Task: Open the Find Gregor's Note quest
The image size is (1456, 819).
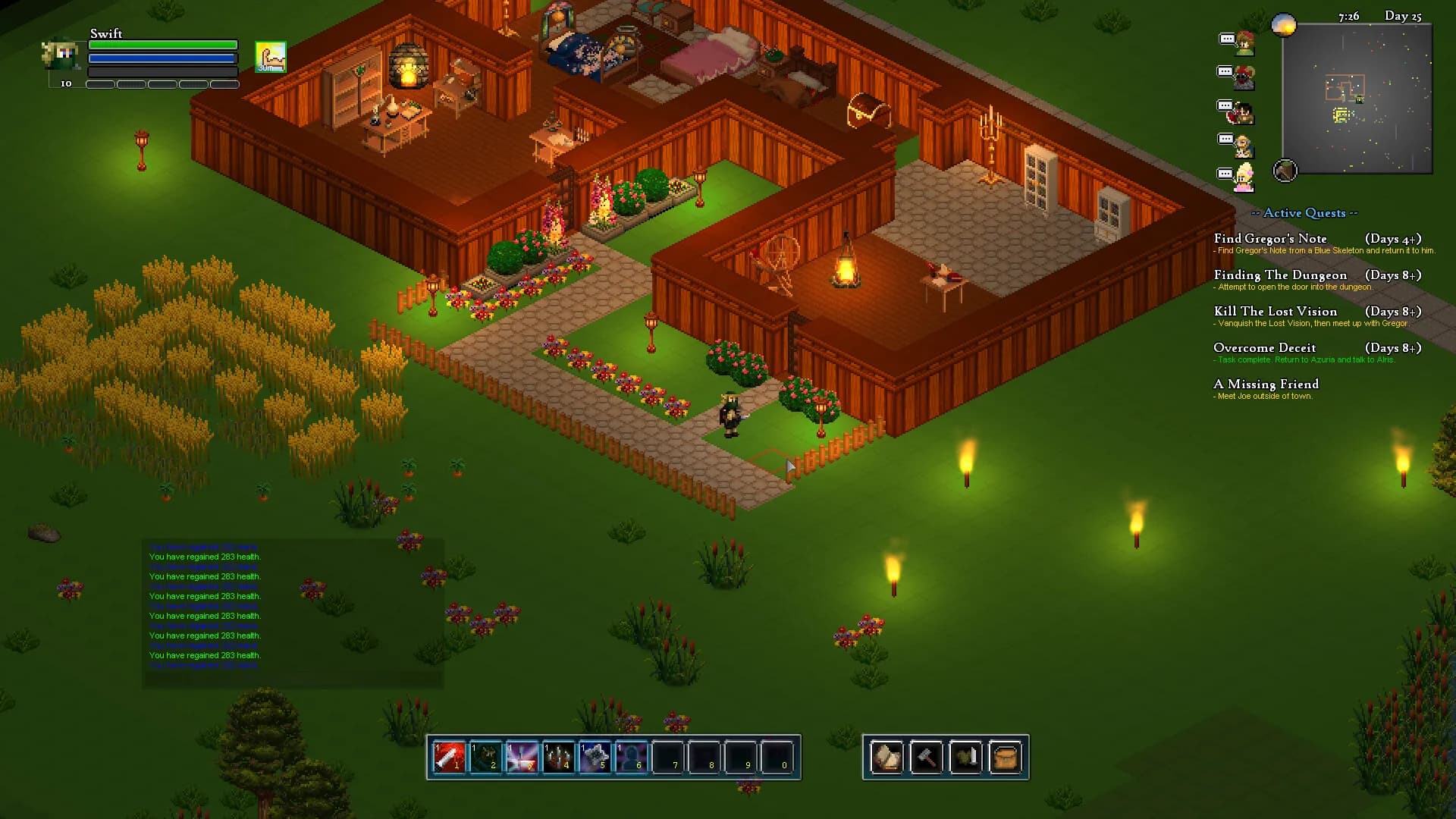Action: pos(1270,239)
